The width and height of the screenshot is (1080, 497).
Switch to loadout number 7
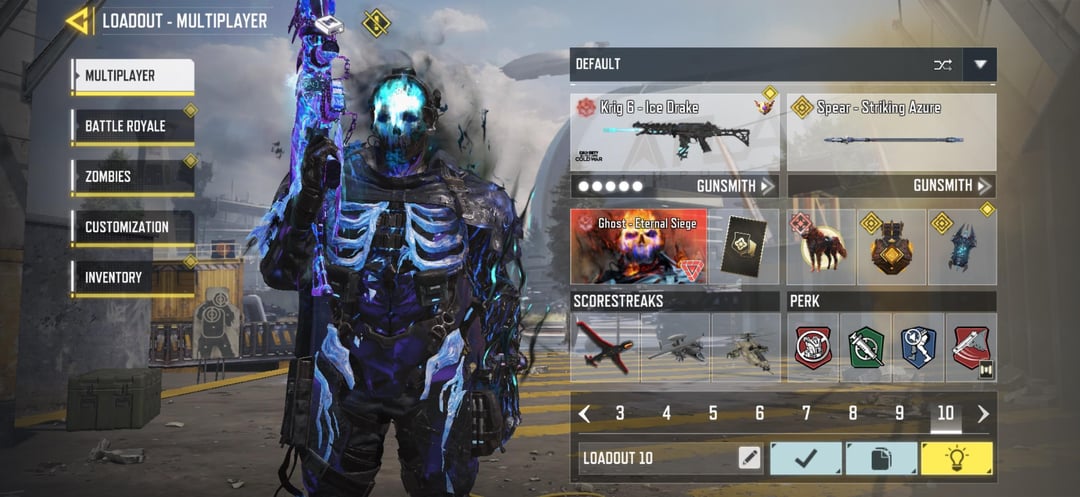(x=806, y=414)
